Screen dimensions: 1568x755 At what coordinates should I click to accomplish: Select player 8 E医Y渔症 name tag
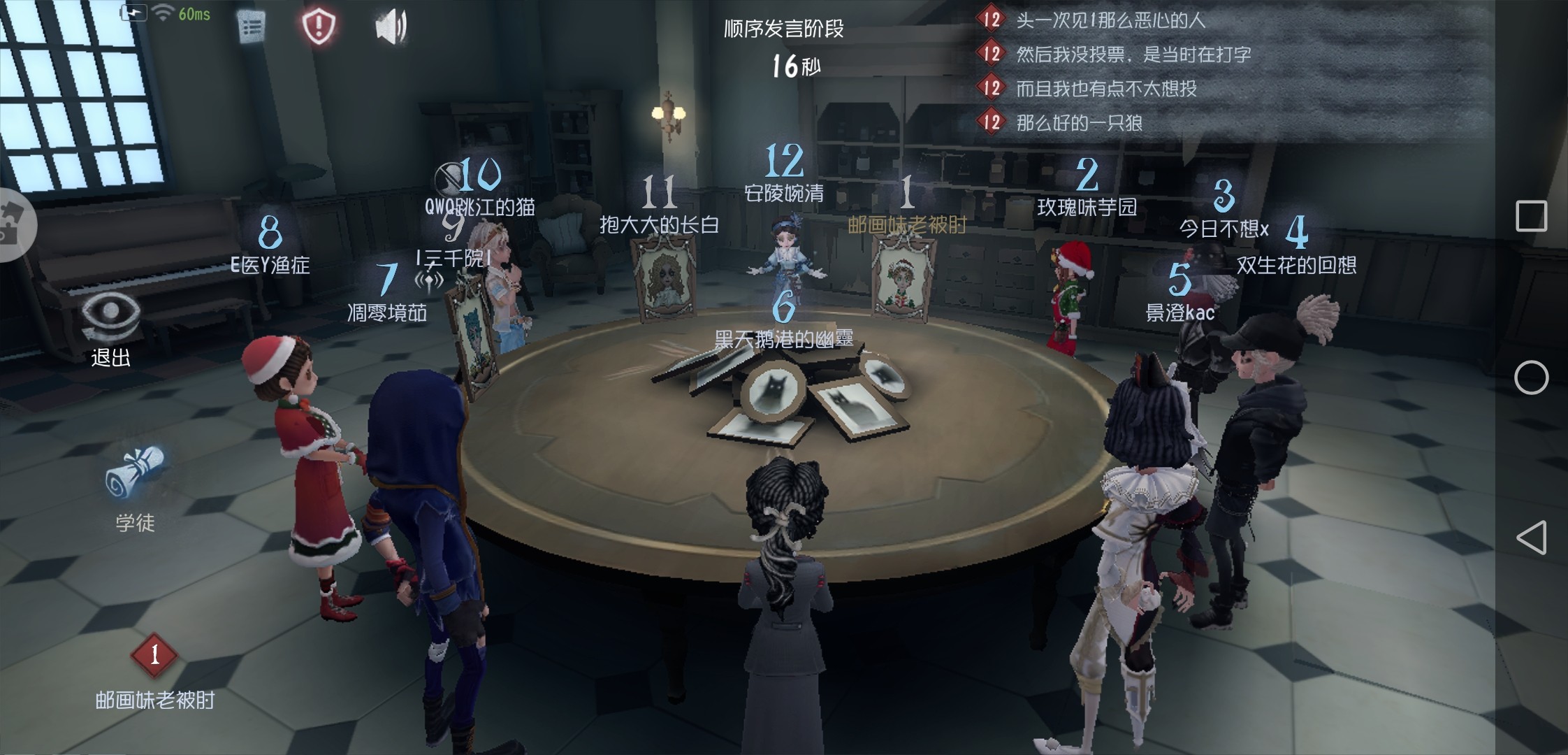click(270, 264)
